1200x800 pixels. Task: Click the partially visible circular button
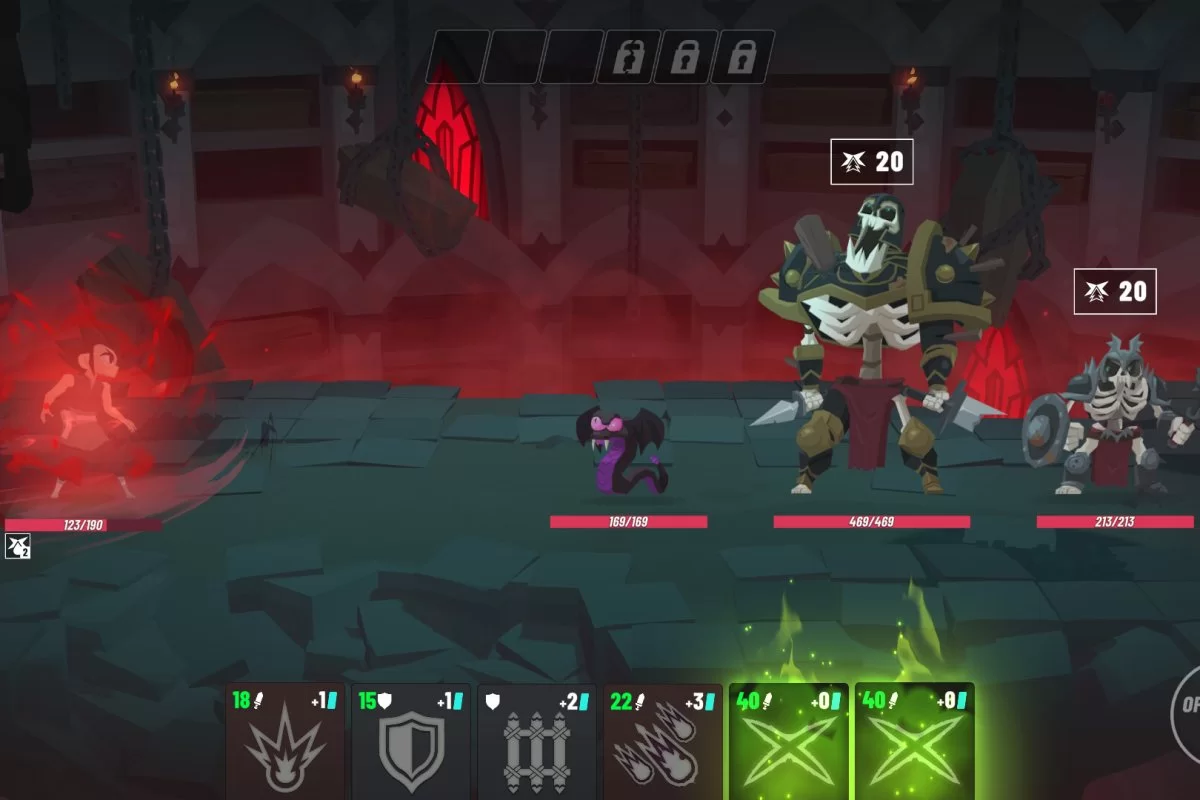click(x=1186, y=704)
